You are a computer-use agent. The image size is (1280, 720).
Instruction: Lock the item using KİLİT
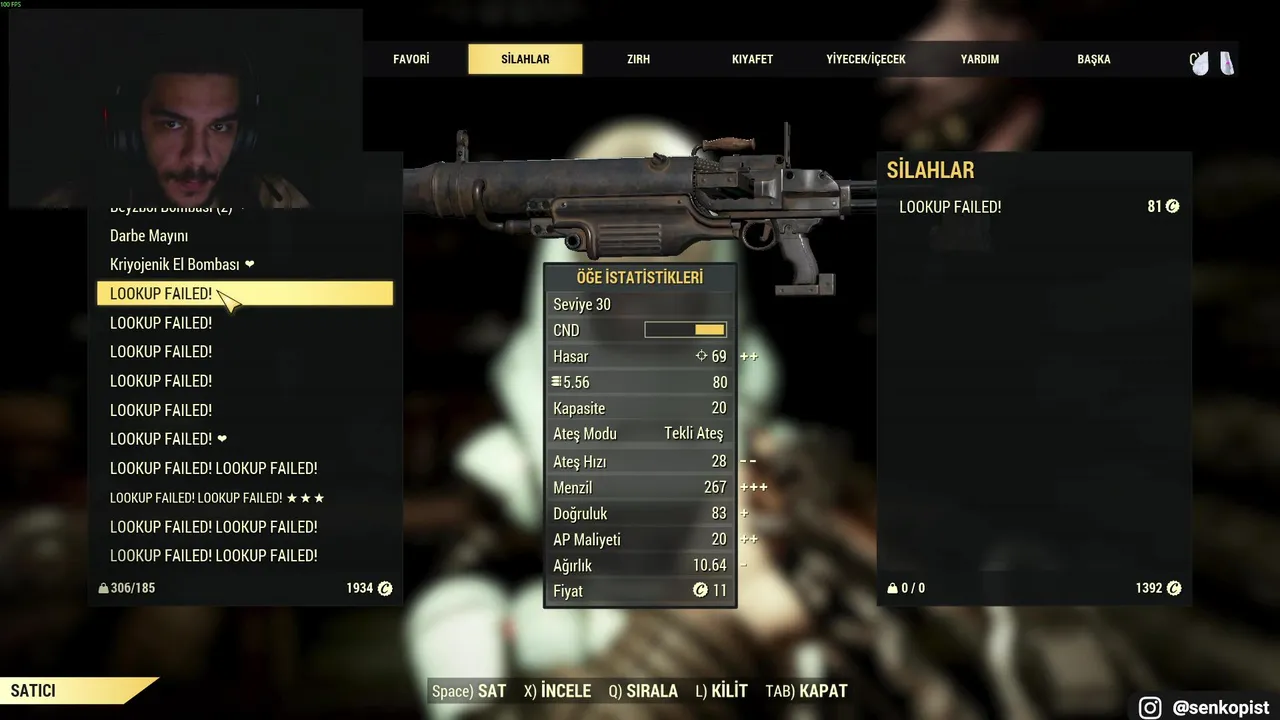[x=721, y=691]
